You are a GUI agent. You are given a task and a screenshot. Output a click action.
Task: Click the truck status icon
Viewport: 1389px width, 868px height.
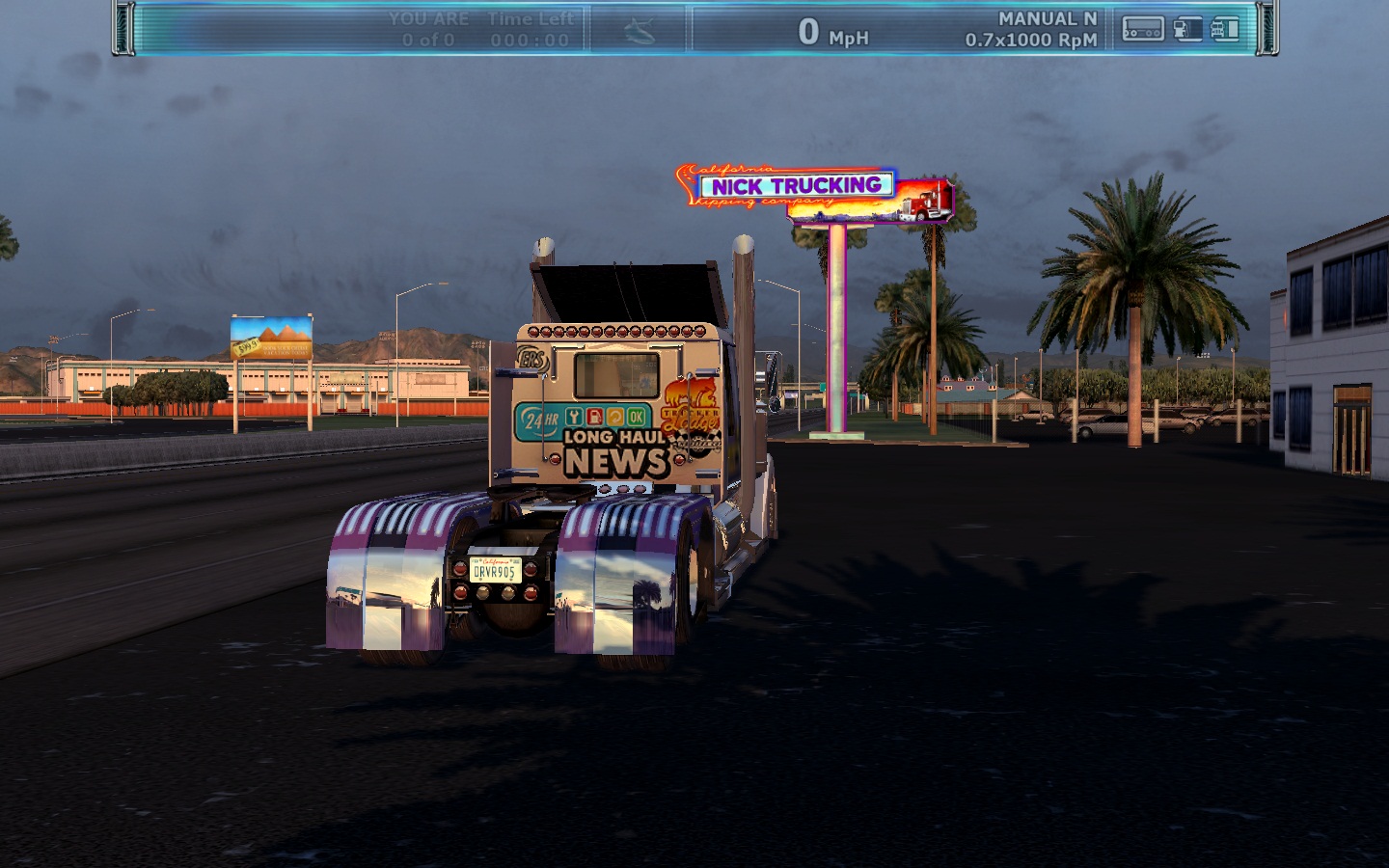click(x=1225, y=30)
